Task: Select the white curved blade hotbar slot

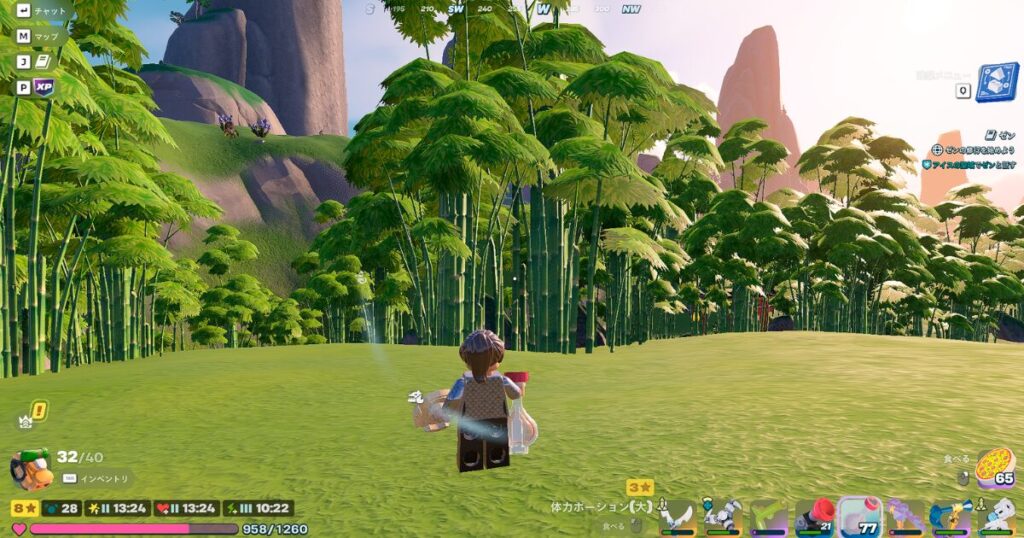Action: point(677,515)
